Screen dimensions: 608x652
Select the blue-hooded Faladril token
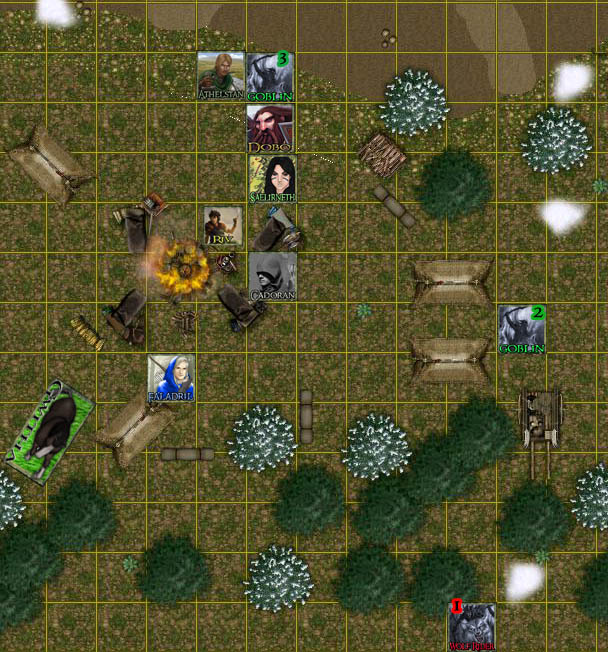[171, 379]
